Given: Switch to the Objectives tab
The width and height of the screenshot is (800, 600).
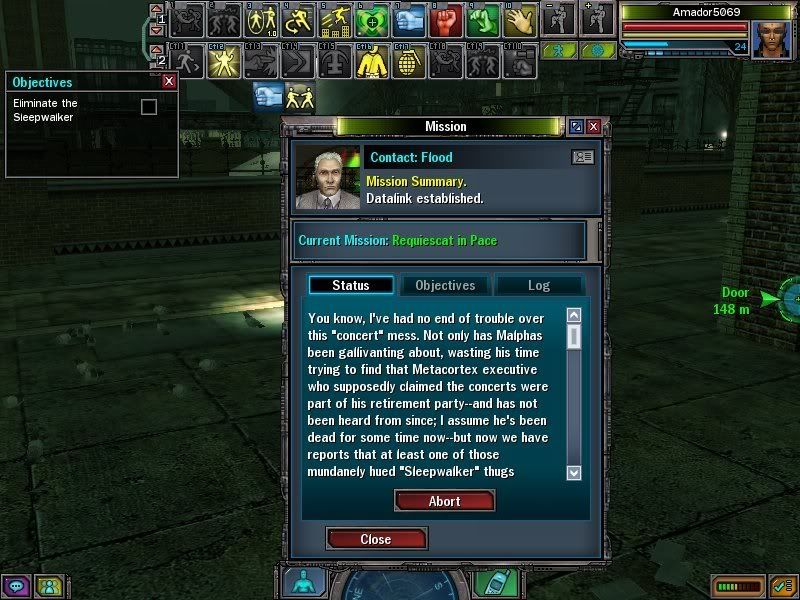Looking at the screenshot, I should click(445, 285).
